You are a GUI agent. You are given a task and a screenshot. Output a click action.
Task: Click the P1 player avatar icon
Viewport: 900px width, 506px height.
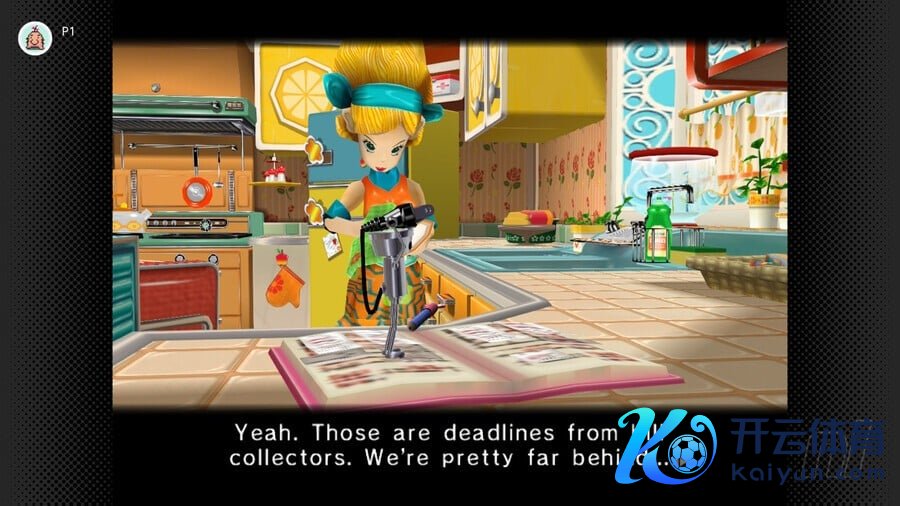click(x=35, y=38)
